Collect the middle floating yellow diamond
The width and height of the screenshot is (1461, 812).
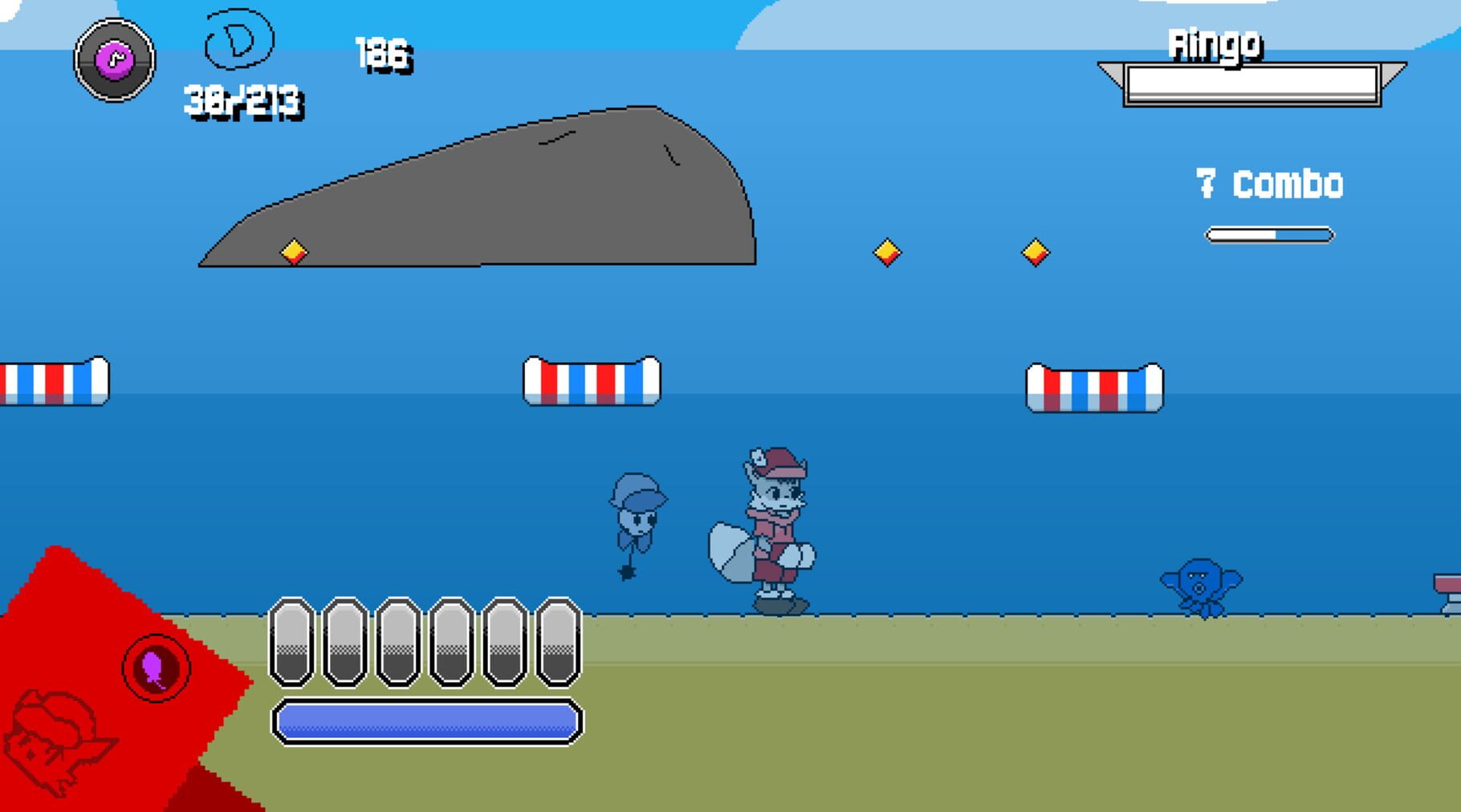coord(886,253)
